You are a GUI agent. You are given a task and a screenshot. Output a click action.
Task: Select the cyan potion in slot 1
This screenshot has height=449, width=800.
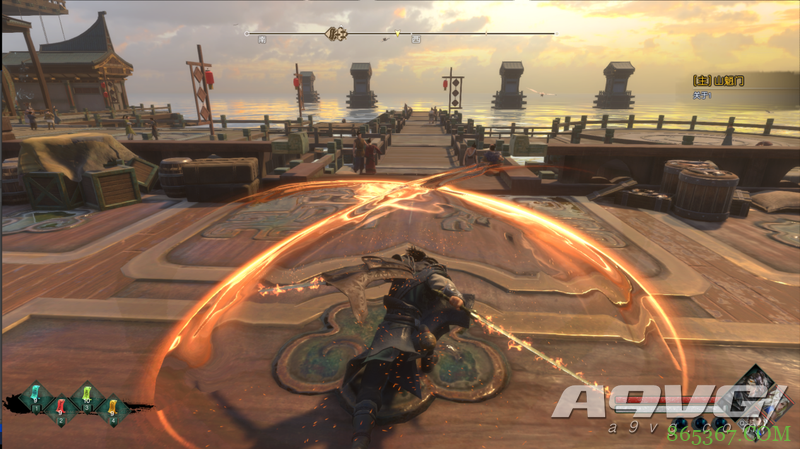[x=35, y=393]
